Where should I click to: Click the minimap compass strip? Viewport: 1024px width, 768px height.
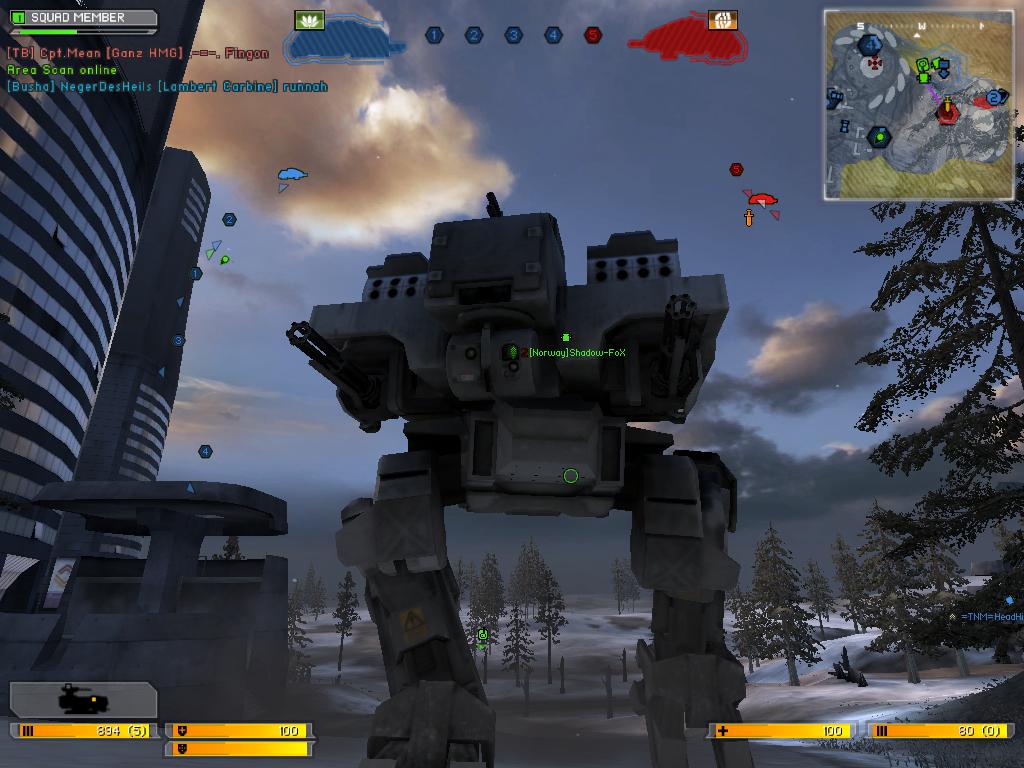click(x=920, y=25)
